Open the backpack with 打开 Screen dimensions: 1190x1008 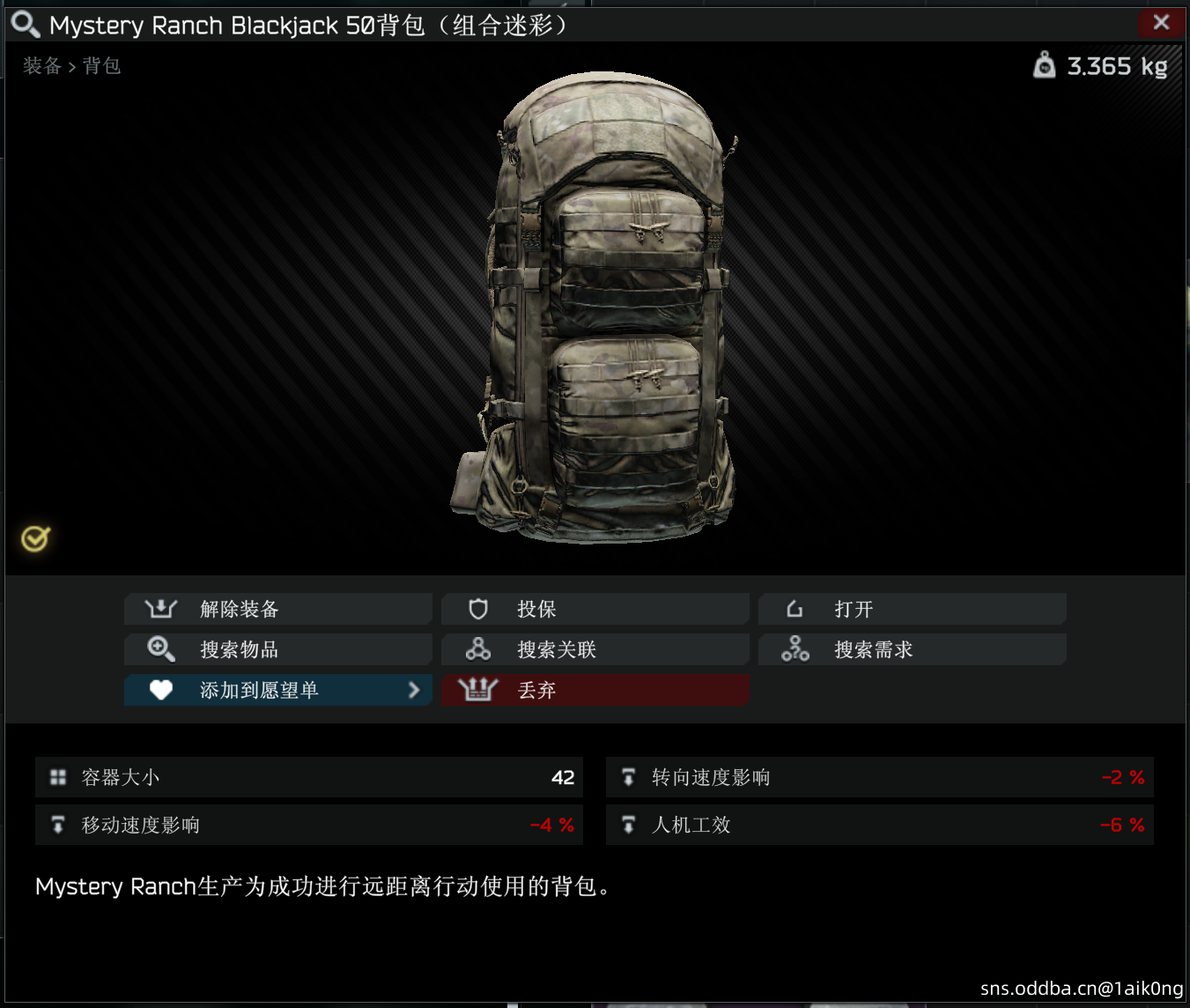tap(913, 609)
